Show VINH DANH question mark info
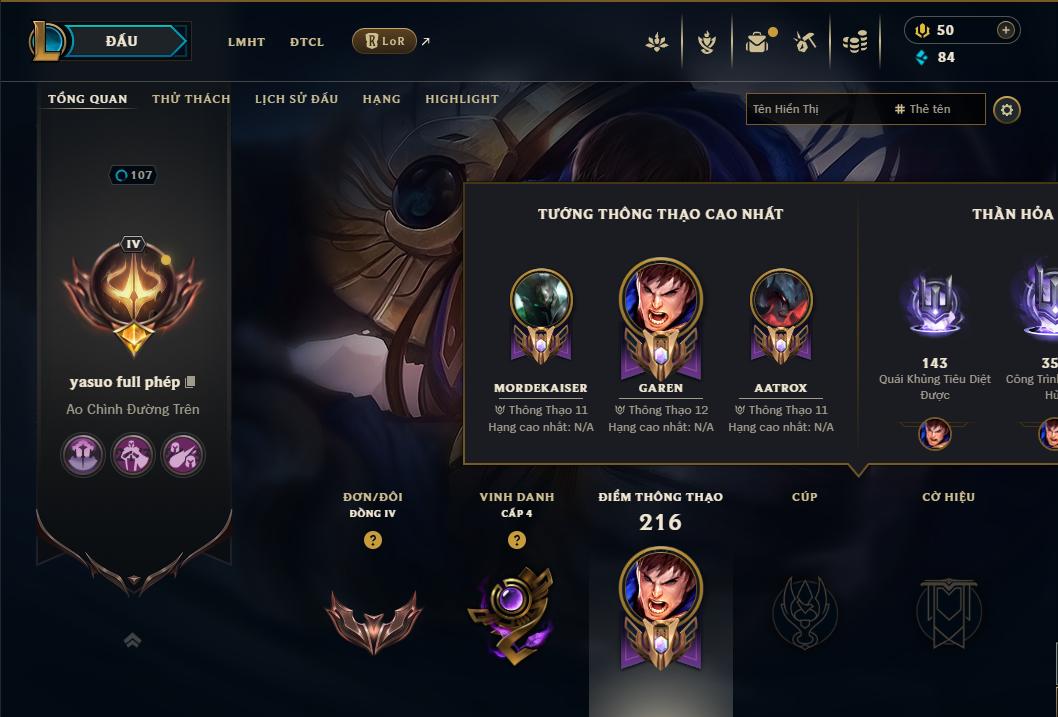The image size is (1058, 717). pos(516,540)
